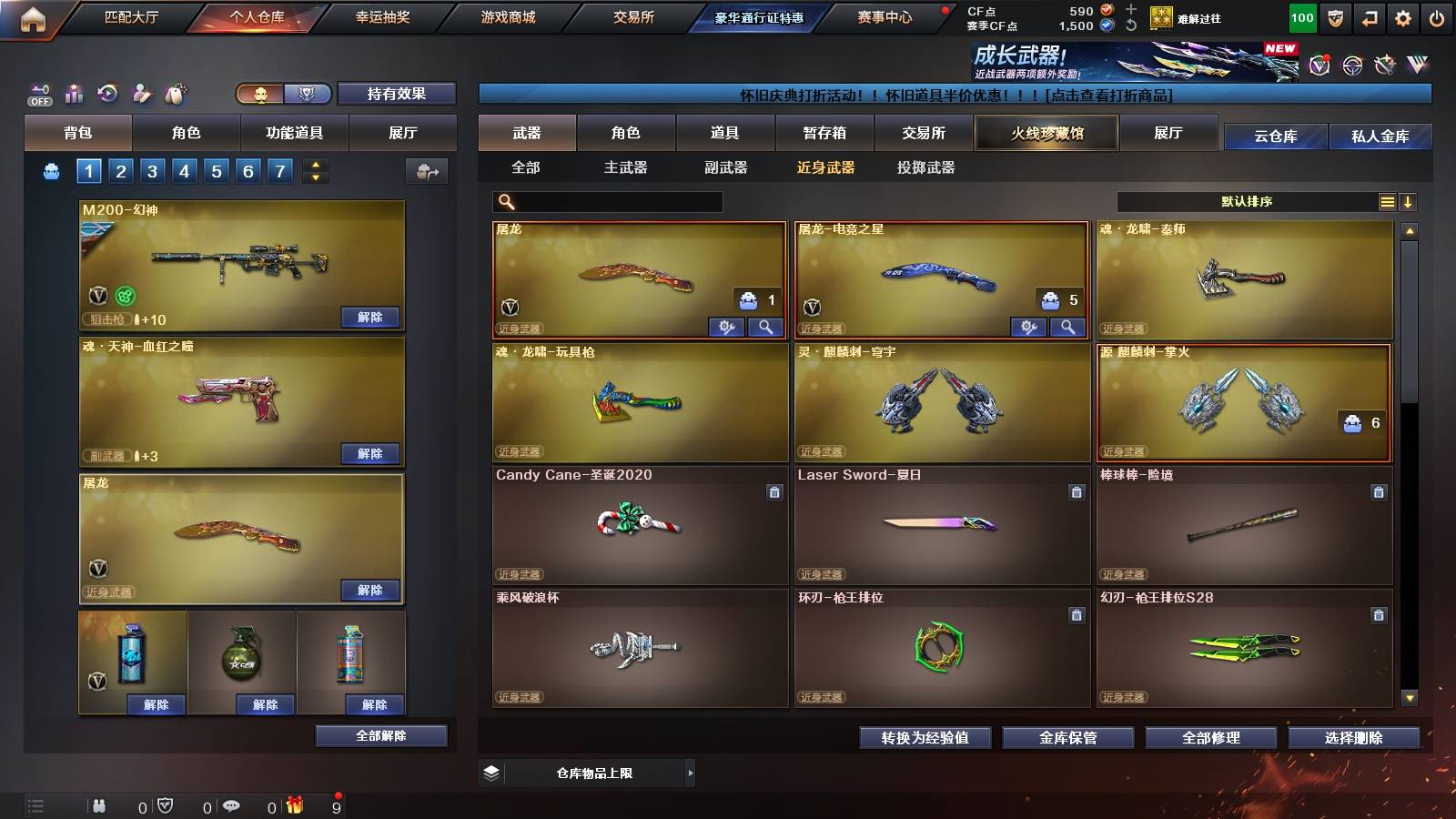Toggle the OFF key switch above backpack tabs
The height and width of the screenshot is (819, 1456).
tap(38, 93)
